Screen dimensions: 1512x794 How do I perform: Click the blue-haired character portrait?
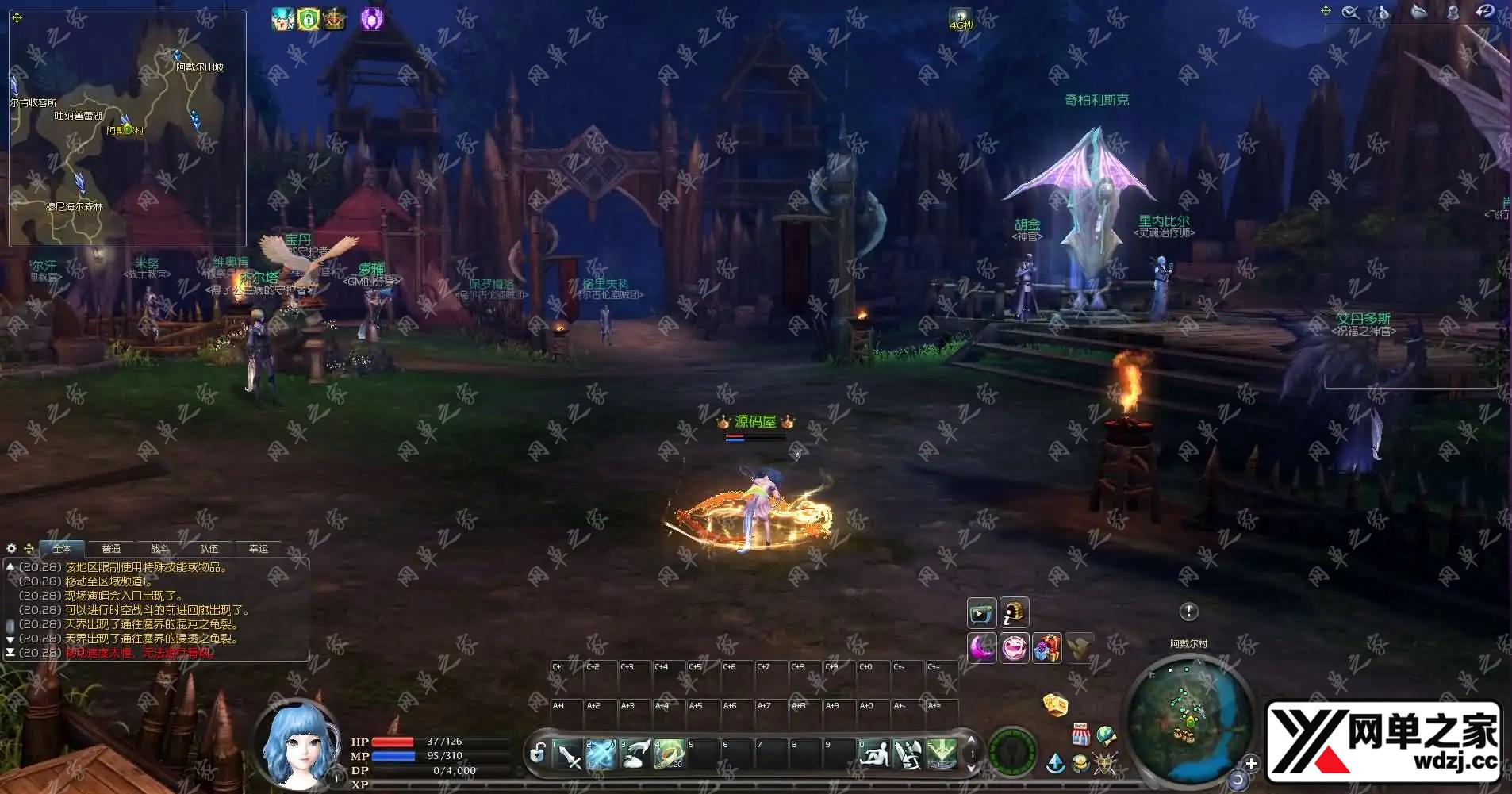click(x=294, y=746)
